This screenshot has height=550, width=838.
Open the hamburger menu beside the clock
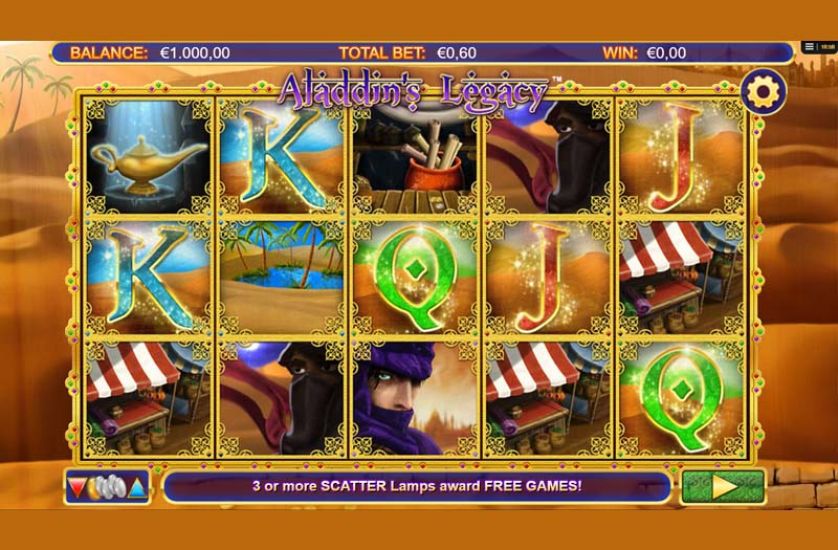click(x=808, y=47)
